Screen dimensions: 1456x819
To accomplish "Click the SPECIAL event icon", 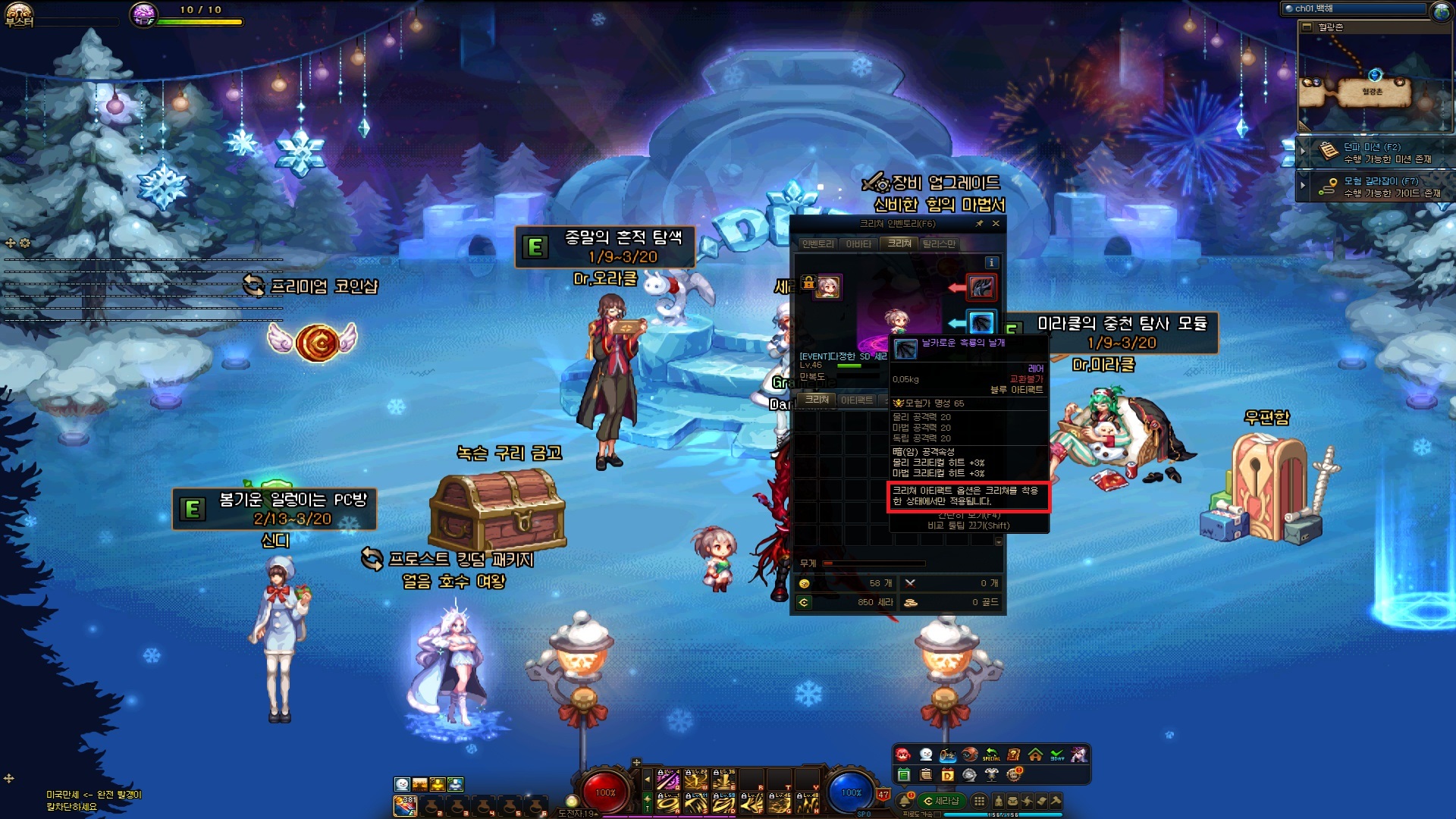I will 991,755.
